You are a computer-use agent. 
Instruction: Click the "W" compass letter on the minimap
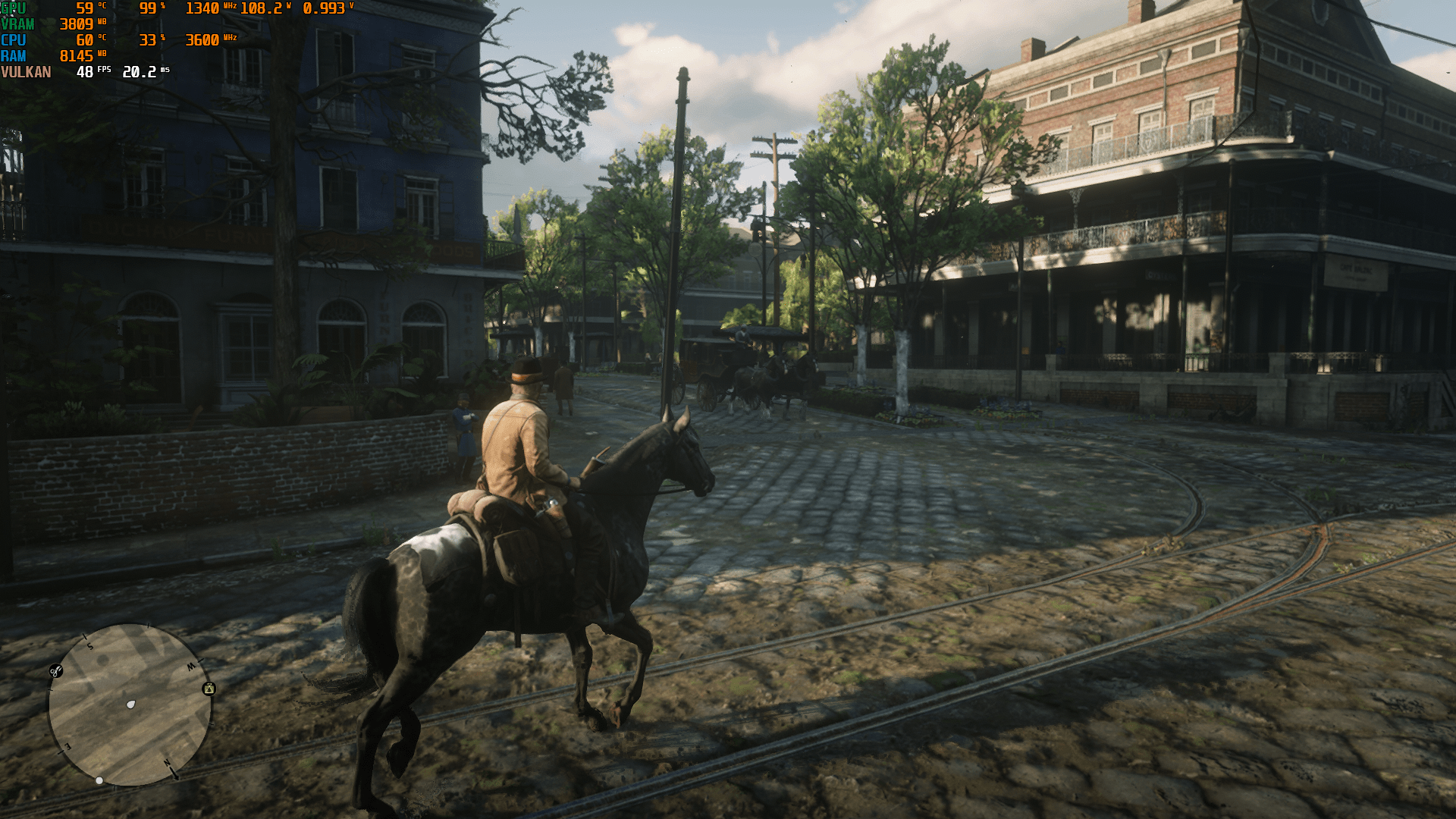click(x=193, y=666)
